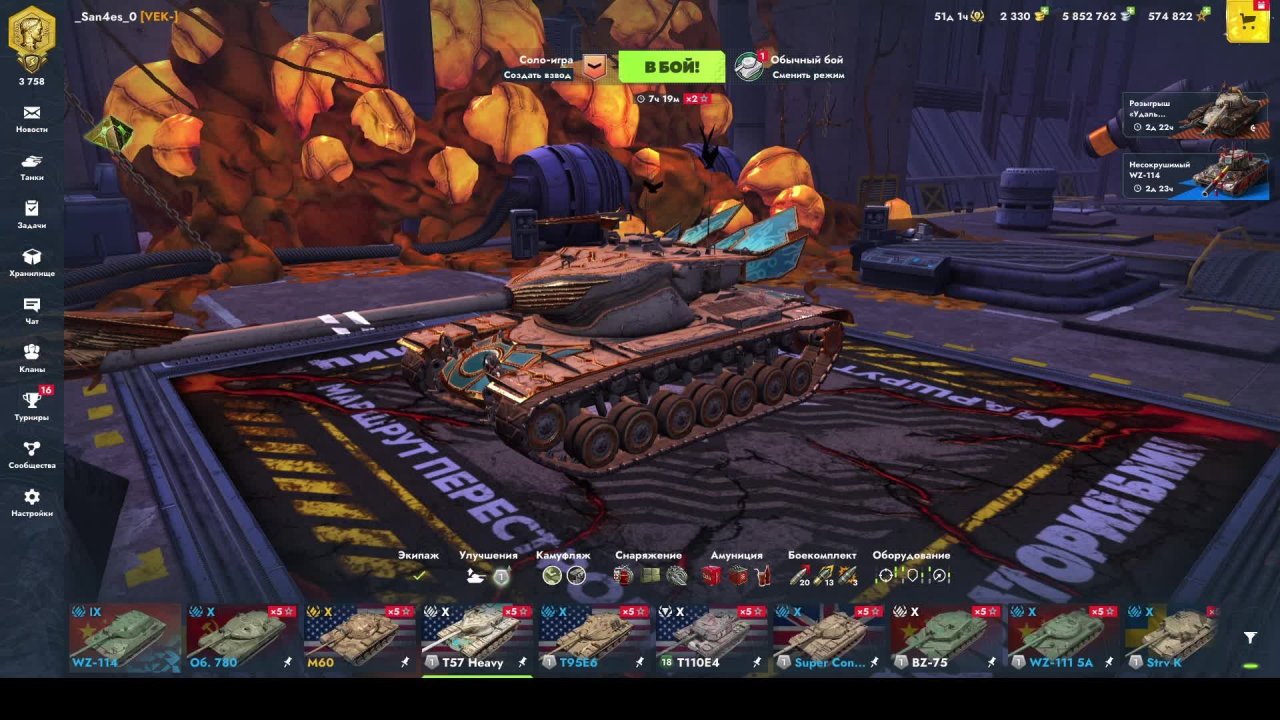Viewport: 1280px width, 720px height.
Task: Start battle with the В БОЙ! button
Action: pos(671,67)
